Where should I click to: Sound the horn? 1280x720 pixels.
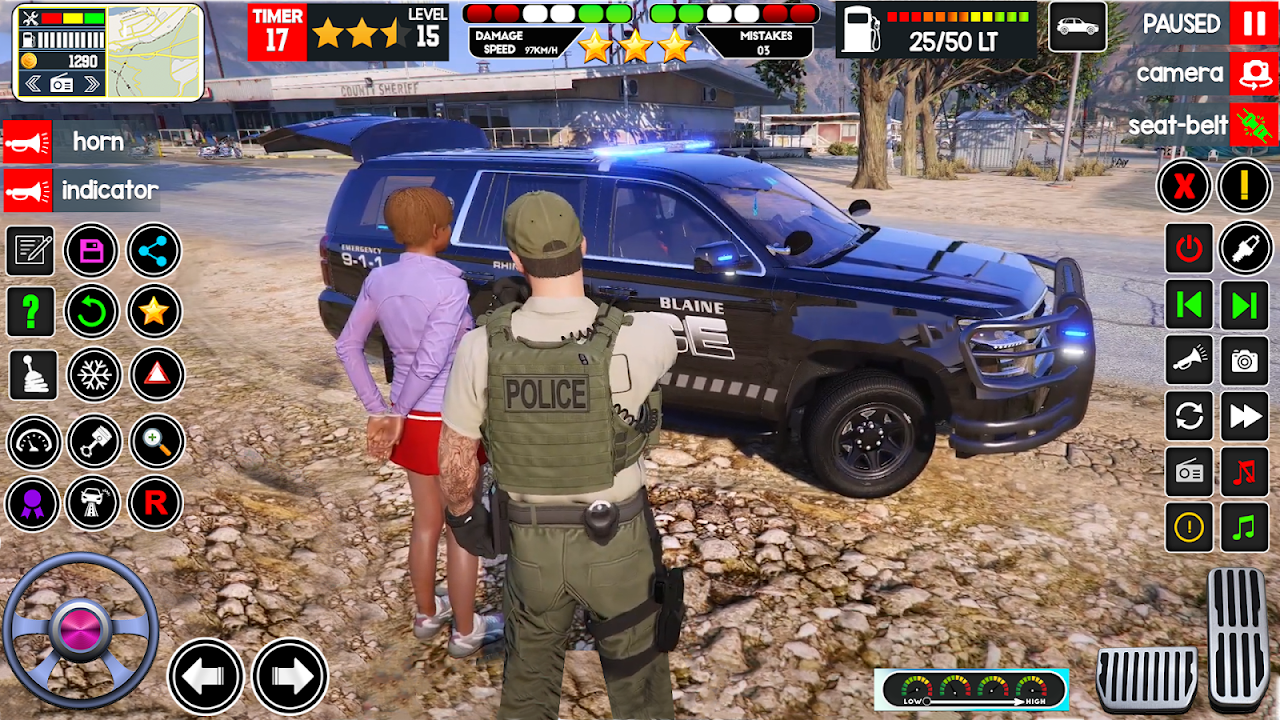pos(28,142)
